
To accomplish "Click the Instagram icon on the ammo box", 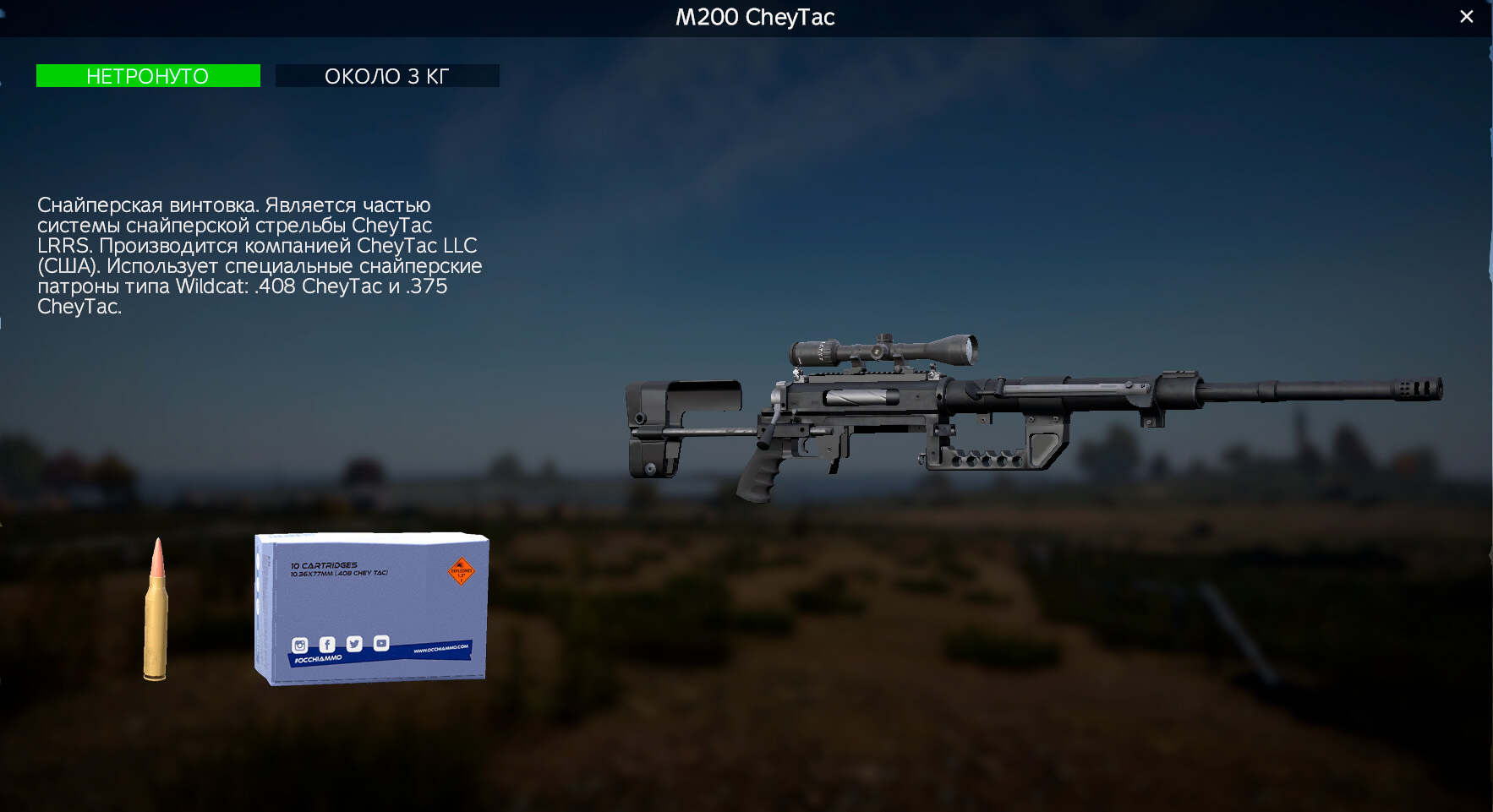I will pyautogui.click(x=299, y=645).
